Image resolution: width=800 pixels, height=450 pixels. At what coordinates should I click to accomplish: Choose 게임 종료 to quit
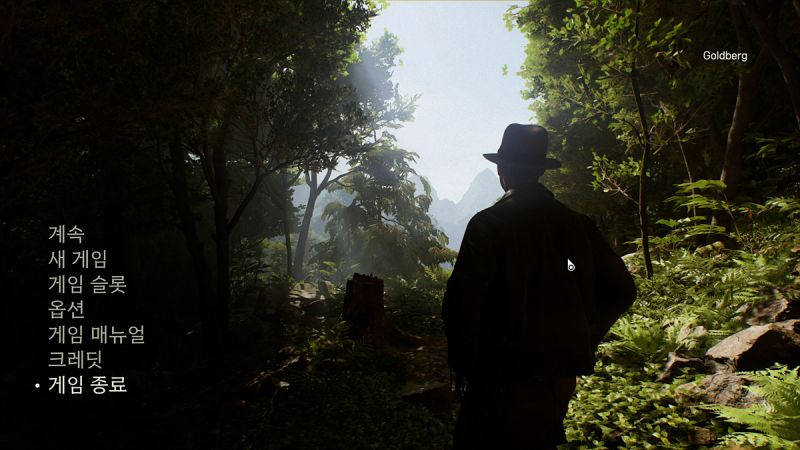(87, 384)
